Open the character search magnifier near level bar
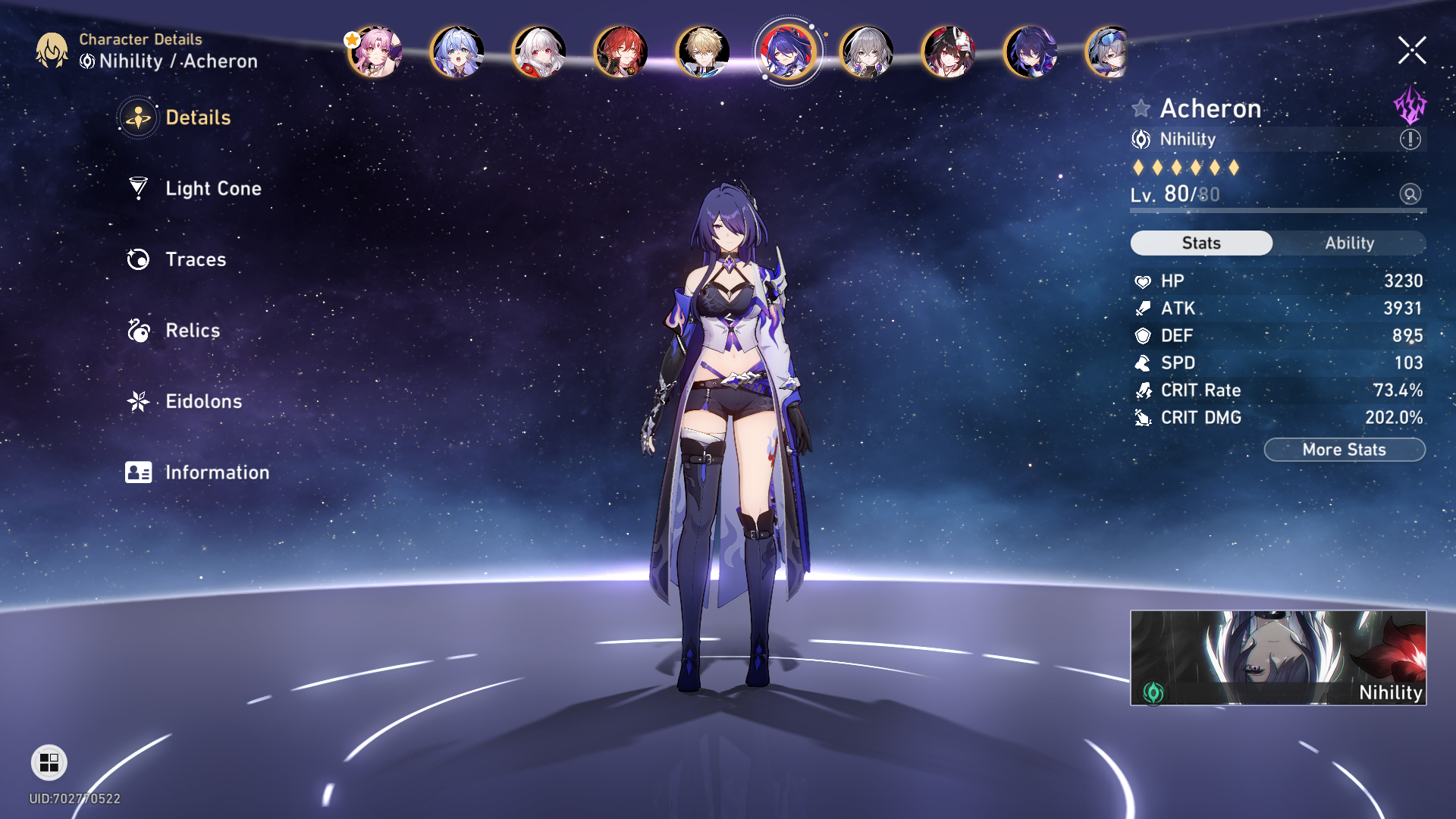The height and width of the screenshot is (819, 1456). pyautogui.click(x=1409, y=195)
